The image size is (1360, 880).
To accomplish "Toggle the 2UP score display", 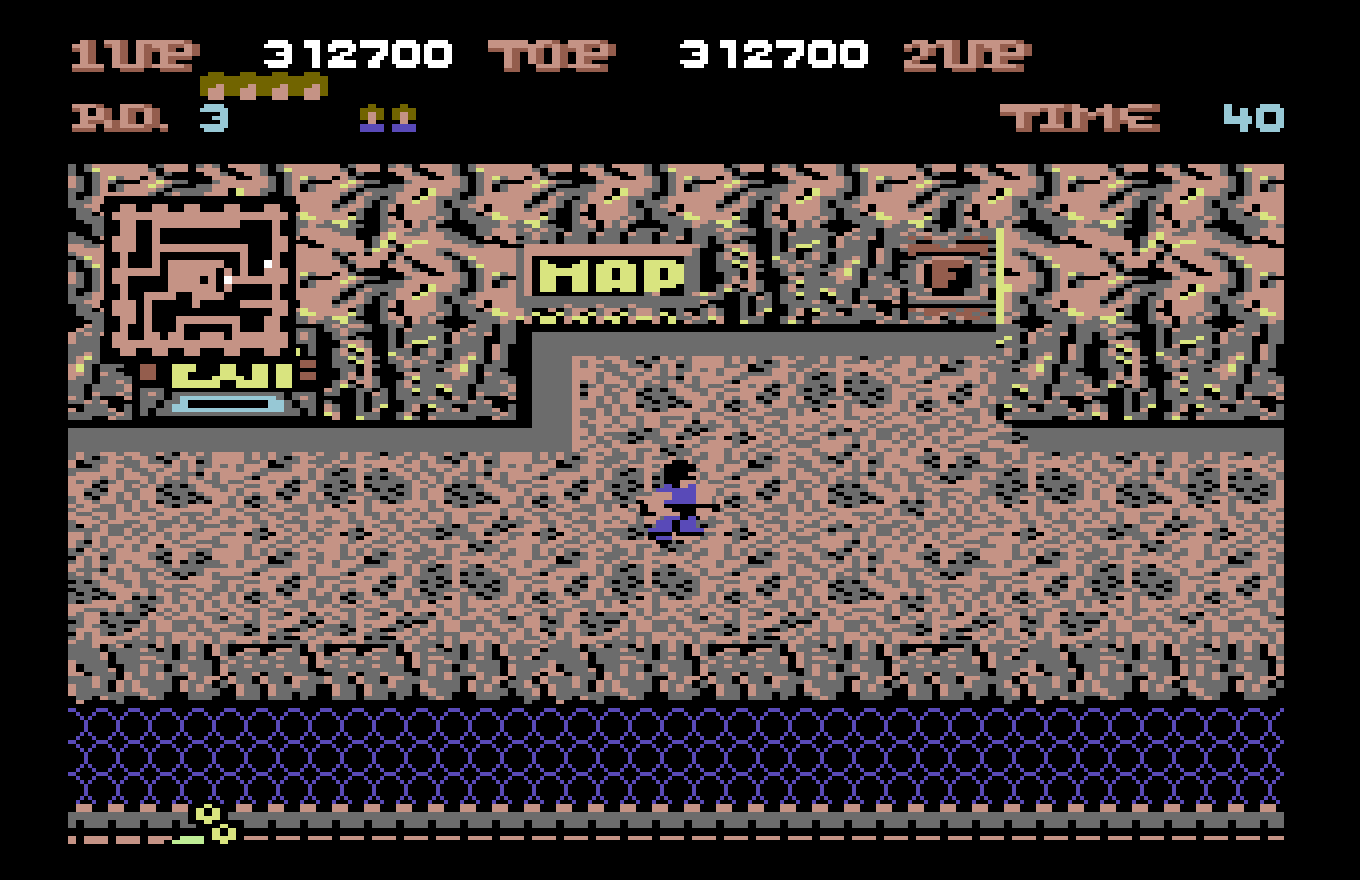I will click(x=965, y=55).
